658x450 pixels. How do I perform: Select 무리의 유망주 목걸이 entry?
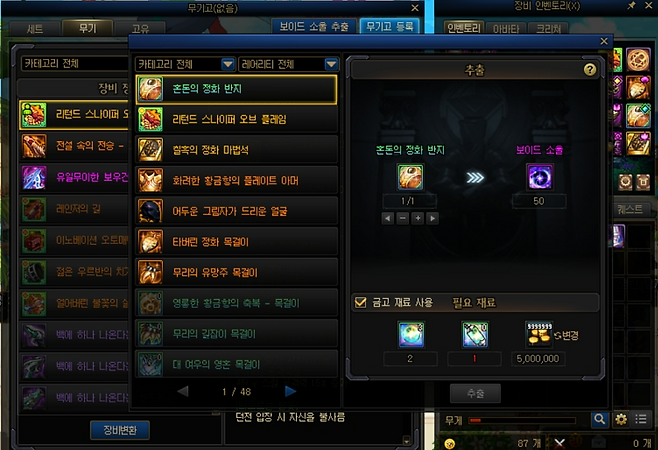point(235,271)
